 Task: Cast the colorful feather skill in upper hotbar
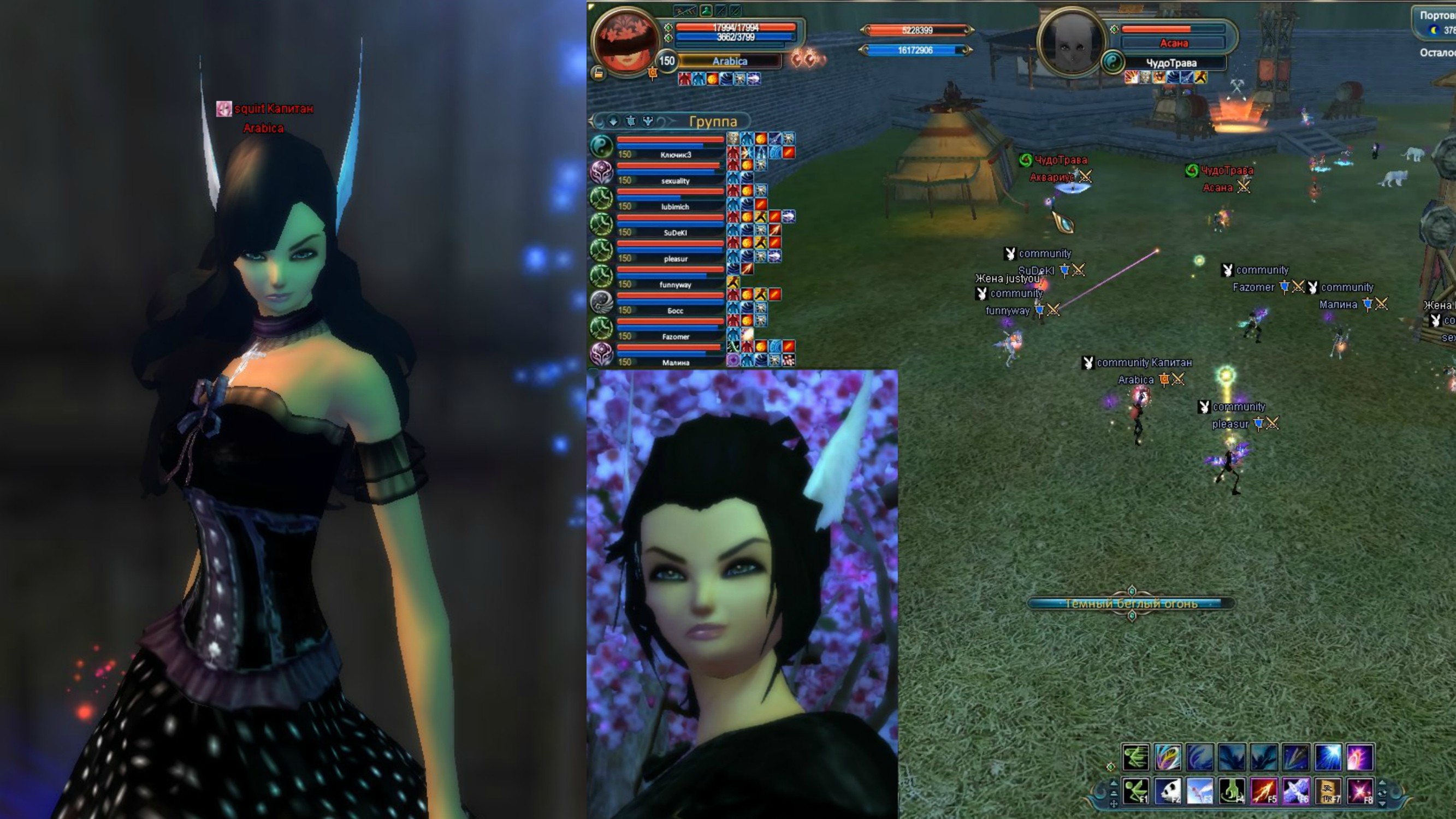(1168, 757)
